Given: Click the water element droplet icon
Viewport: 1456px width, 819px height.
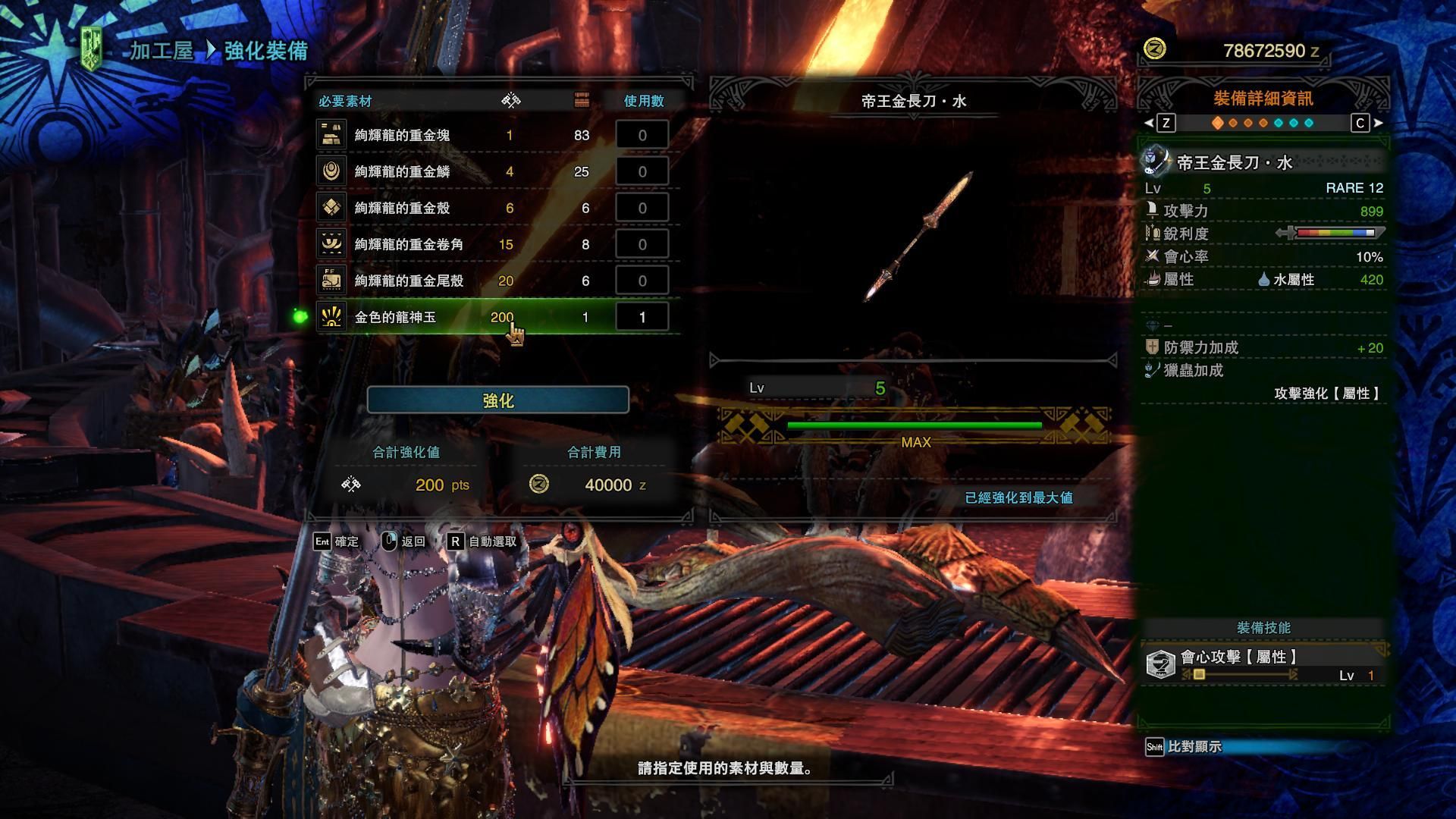Looking at the screenshot, I should [1263, 280].
